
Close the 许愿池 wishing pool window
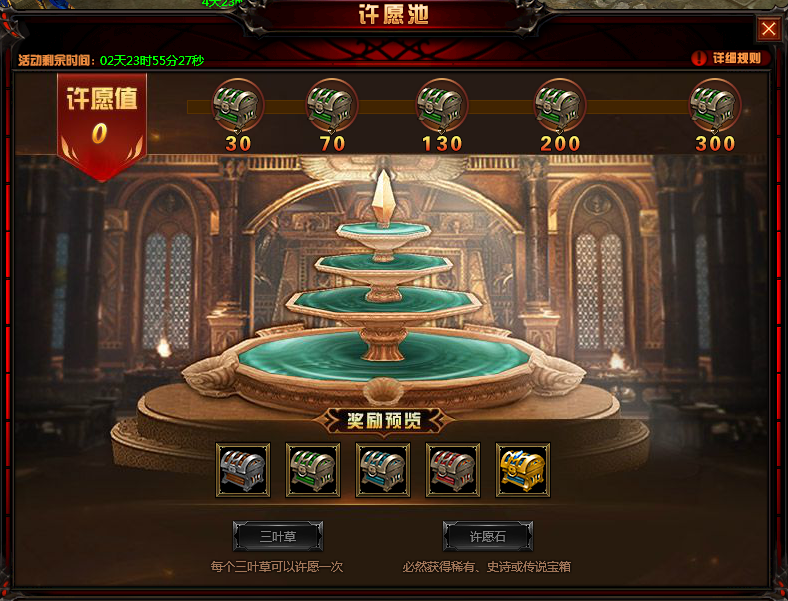point(768,29)
